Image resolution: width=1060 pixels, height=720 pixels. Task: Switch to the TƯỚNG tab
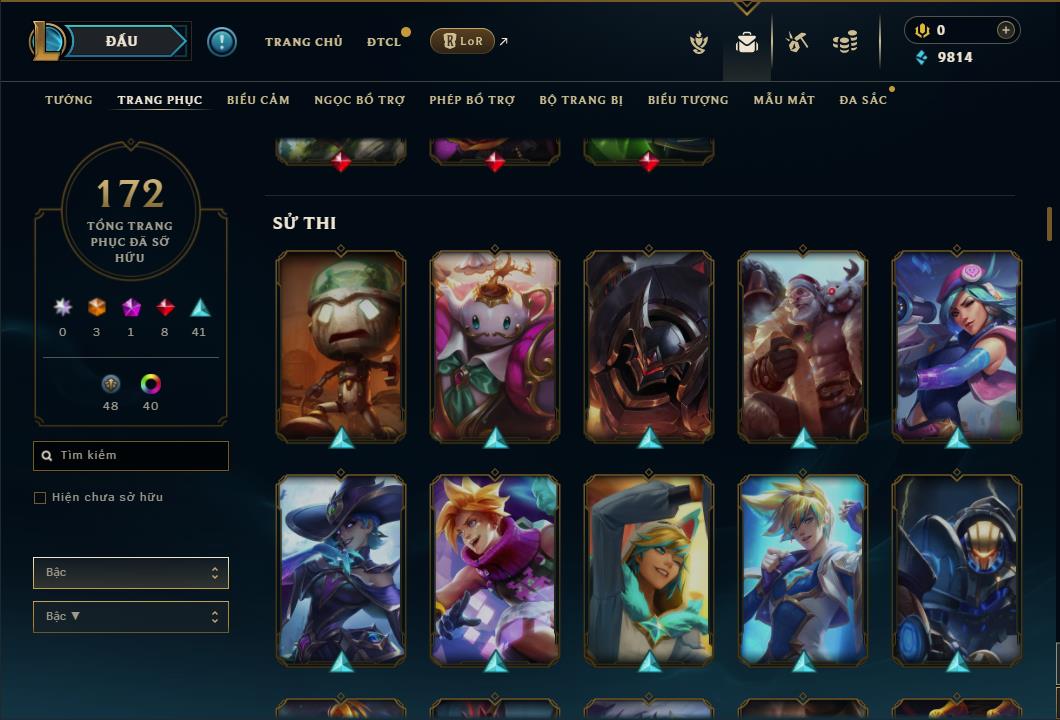(69, 100)
